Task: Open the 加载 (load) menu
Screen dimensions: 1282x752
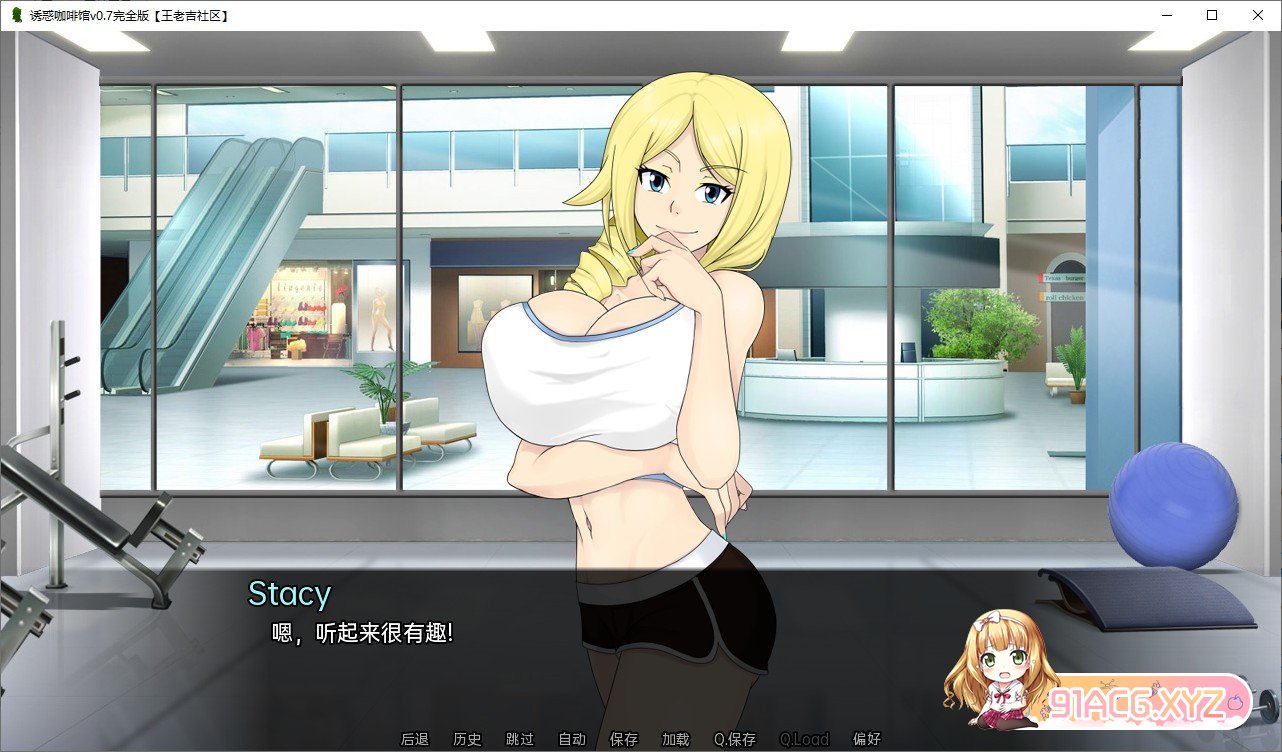Action: (676, 739)
